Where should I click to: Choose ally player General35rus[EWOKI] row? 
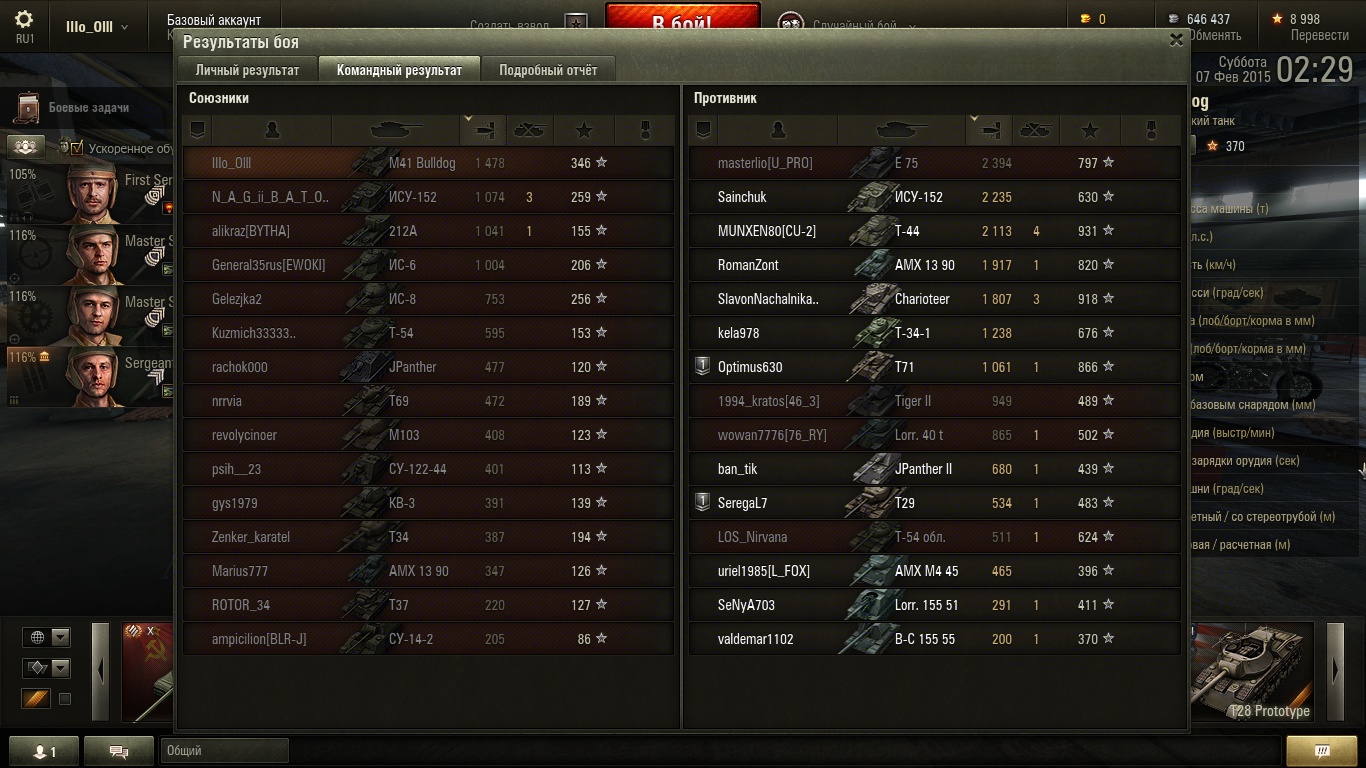click(x=428, y=265)
